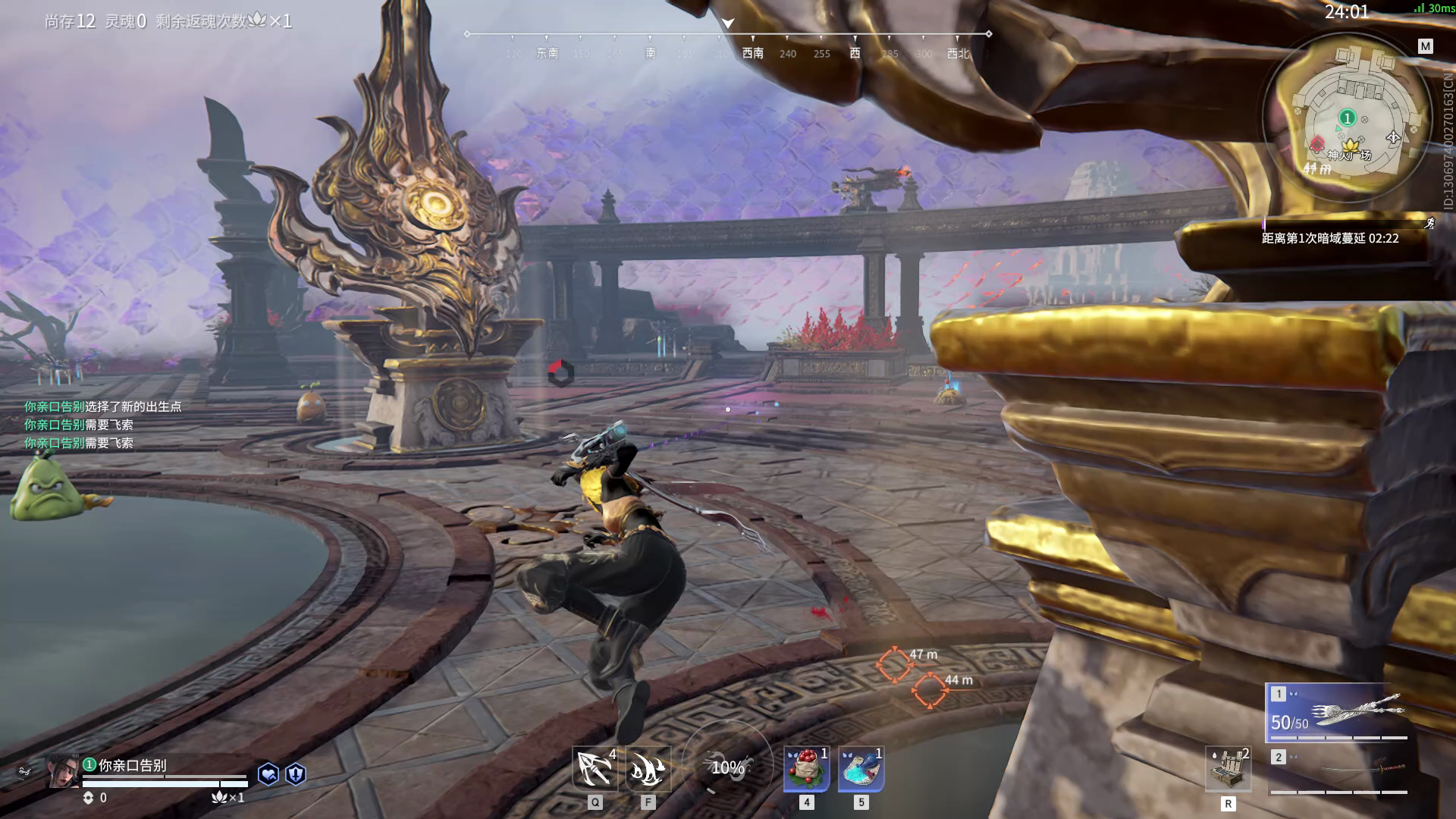Click the 西南 heading on the compass
1456x819 pixels.
752,53
